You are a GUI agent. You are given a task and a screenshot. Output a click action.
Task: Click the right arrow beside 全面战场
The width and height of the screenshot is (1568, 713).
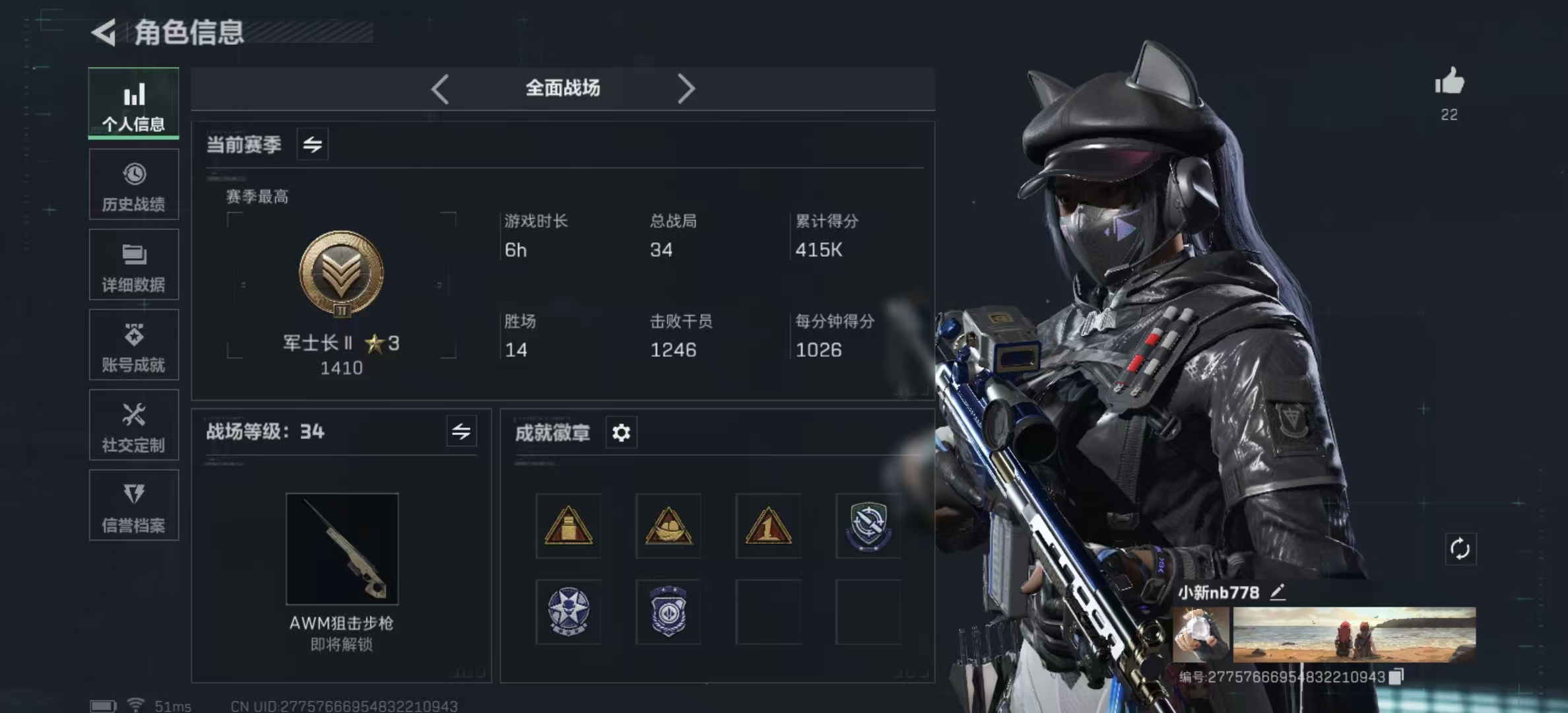click(x=686, y=88)
